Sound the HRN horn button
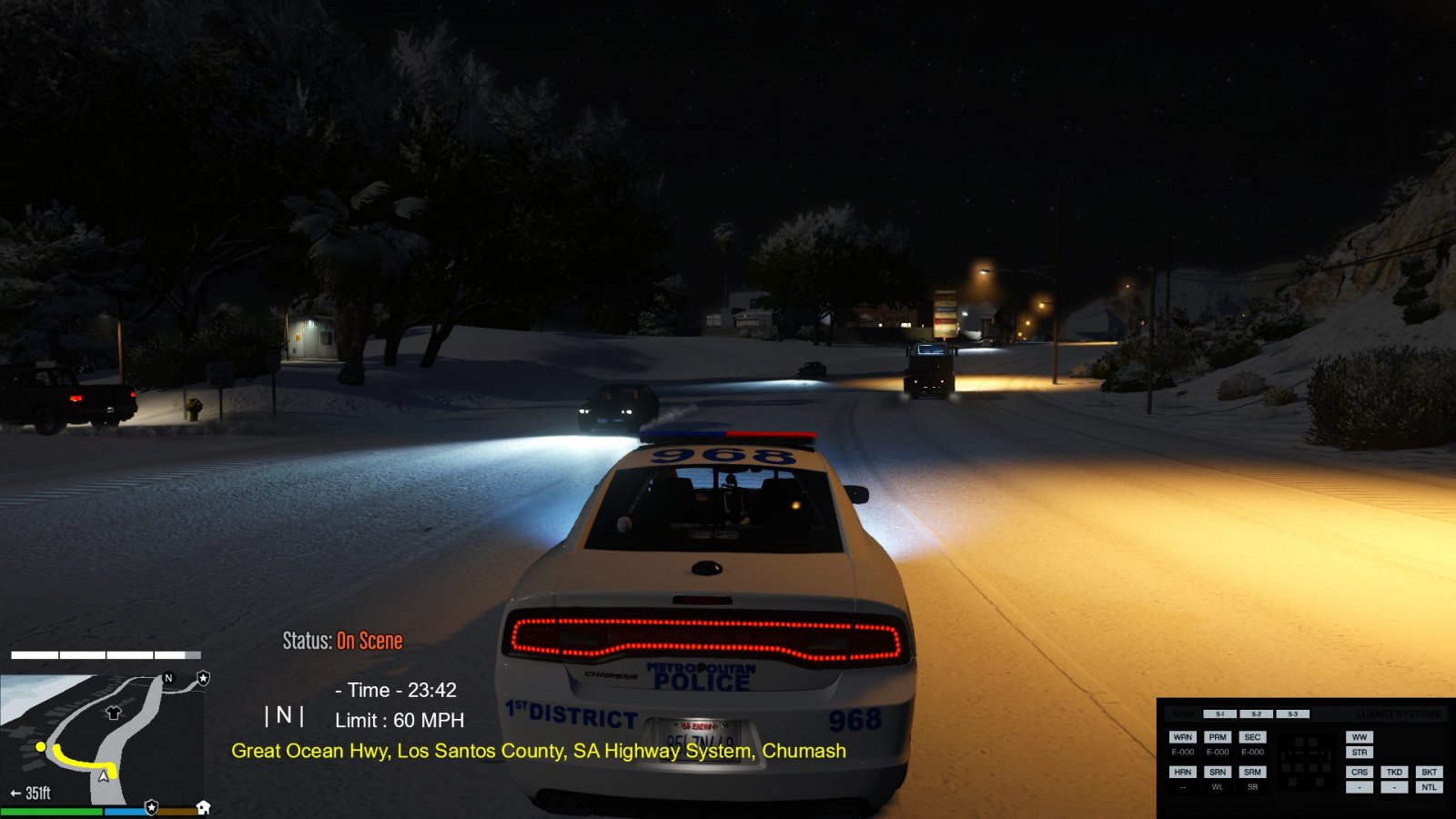The width and height of the screenshot is (1456, 819). pyautogui.click(x=1182, y=772)
